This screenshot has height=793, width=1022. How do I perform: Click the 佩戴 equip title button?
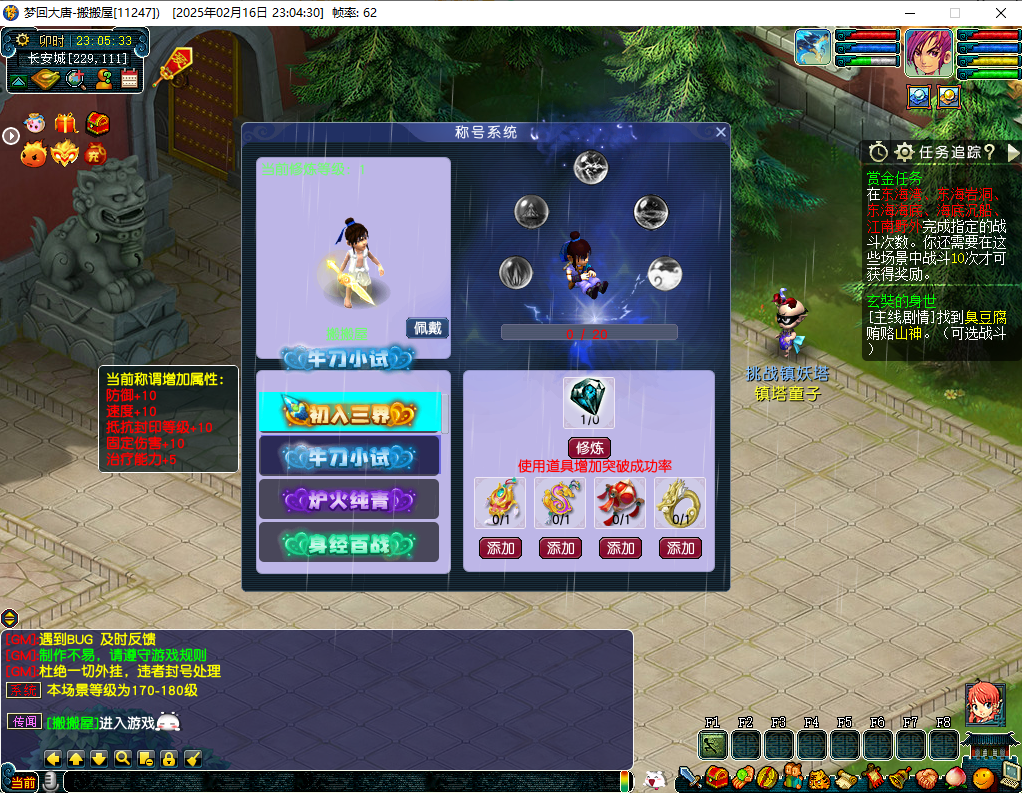427,328
